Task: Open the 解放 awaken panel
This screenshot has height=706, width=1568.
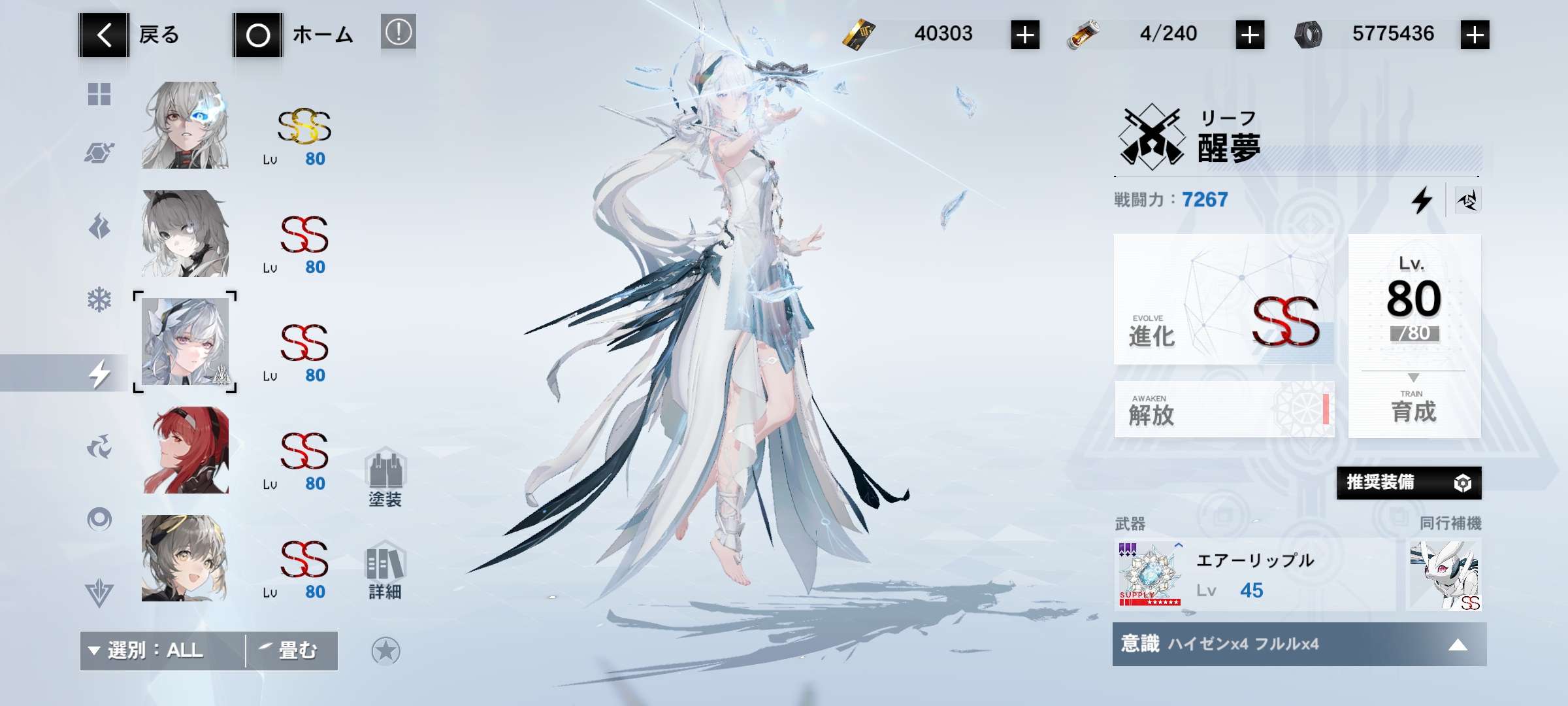Action: click(x=1224, y=410)
